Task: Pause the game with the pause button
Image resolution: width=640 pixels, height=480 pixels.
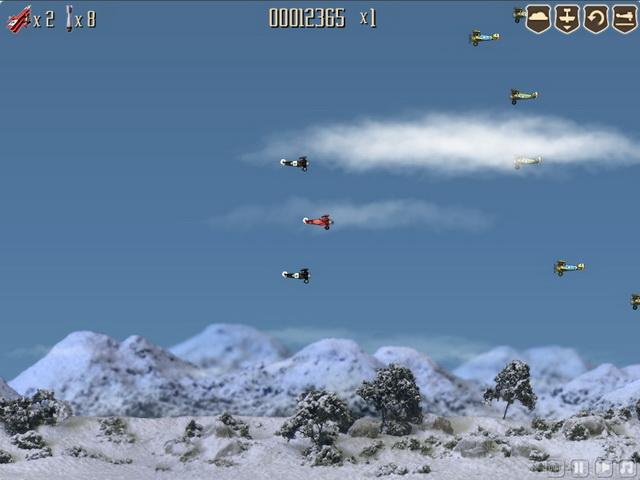Action: tap(580, 467)
